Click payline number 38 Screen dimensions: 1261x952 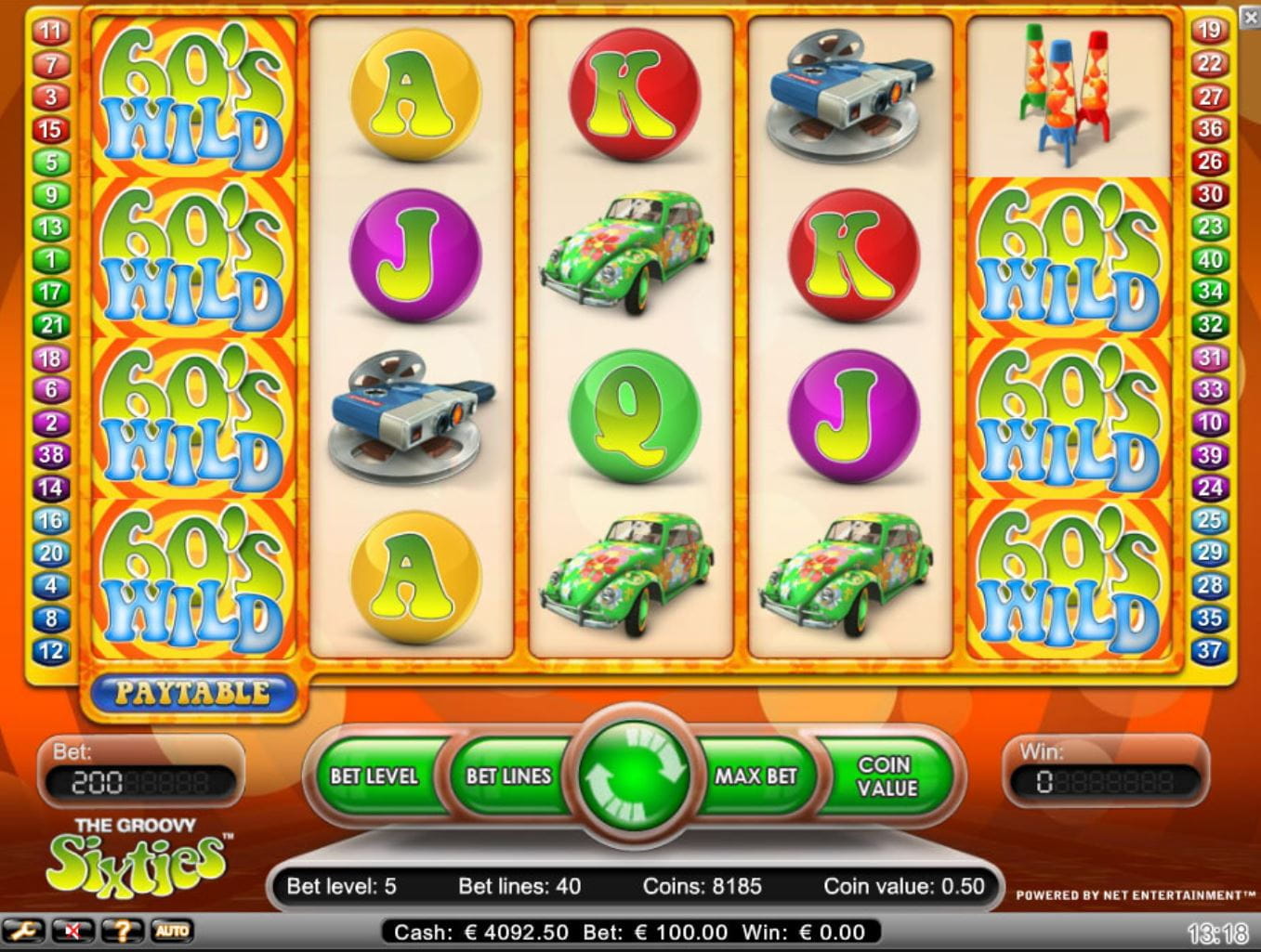pyautogui.click(x=50, y=455)
